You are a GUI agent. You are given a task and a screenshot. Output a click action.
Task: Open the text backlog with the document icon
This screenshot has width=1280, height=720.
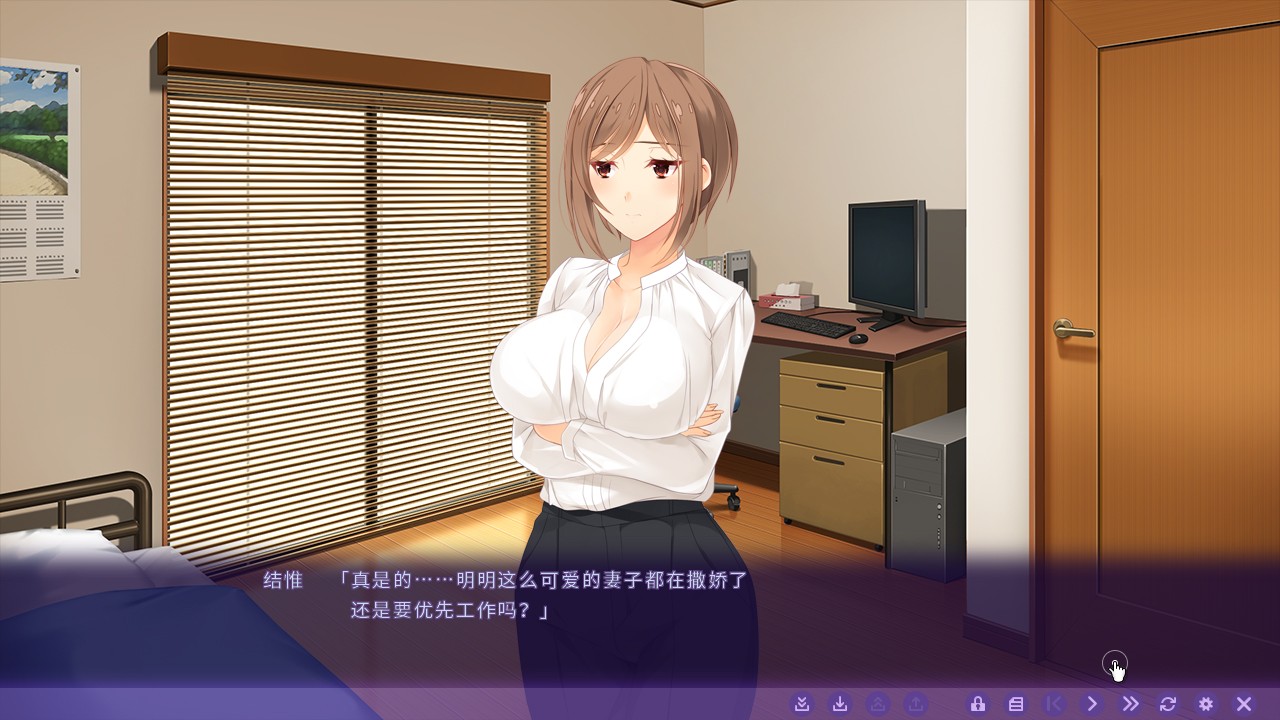[x=1018, y=703]
